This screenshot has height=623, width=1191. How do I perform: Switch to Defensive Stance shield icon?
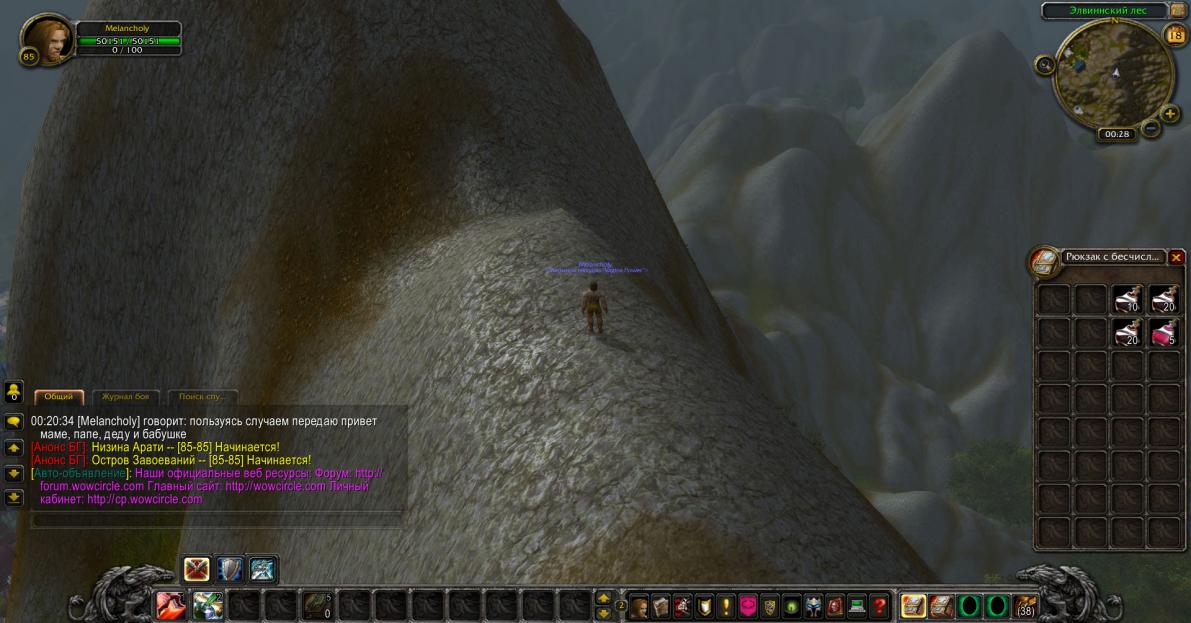pyautogui.click(x=229, y=569)
